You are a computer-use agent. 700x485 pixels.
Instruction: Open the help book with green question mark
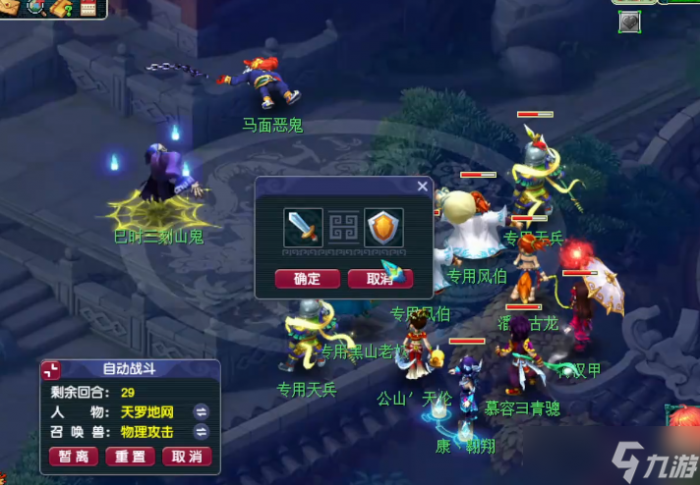point(63,8)
